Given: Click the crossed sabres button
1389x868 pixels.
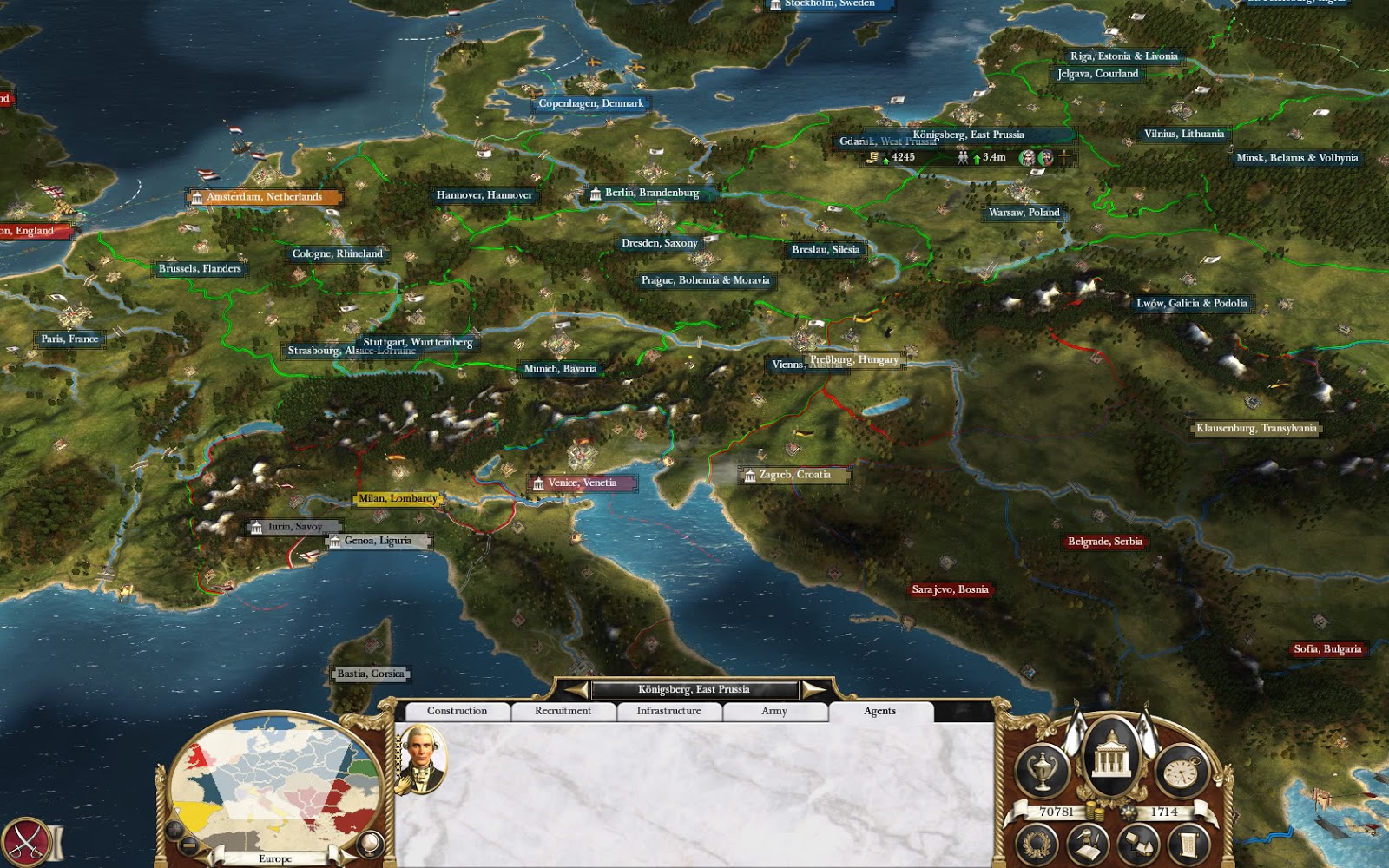Looking at the screenshot, I should click(x=25, y=842).
